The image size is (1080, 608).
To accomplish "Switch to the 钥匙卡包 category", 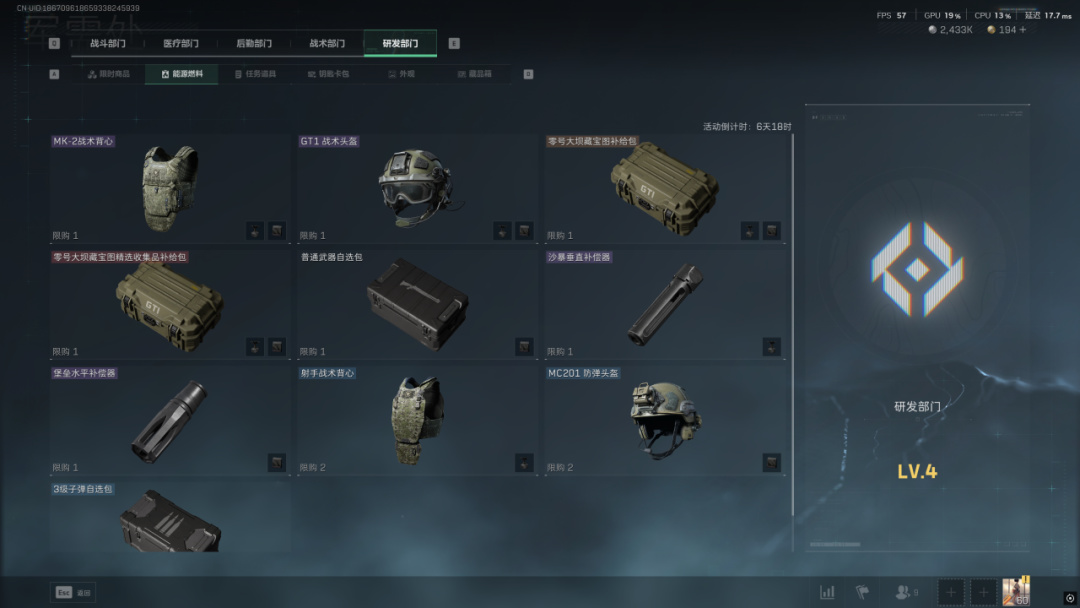I will 328,74.
